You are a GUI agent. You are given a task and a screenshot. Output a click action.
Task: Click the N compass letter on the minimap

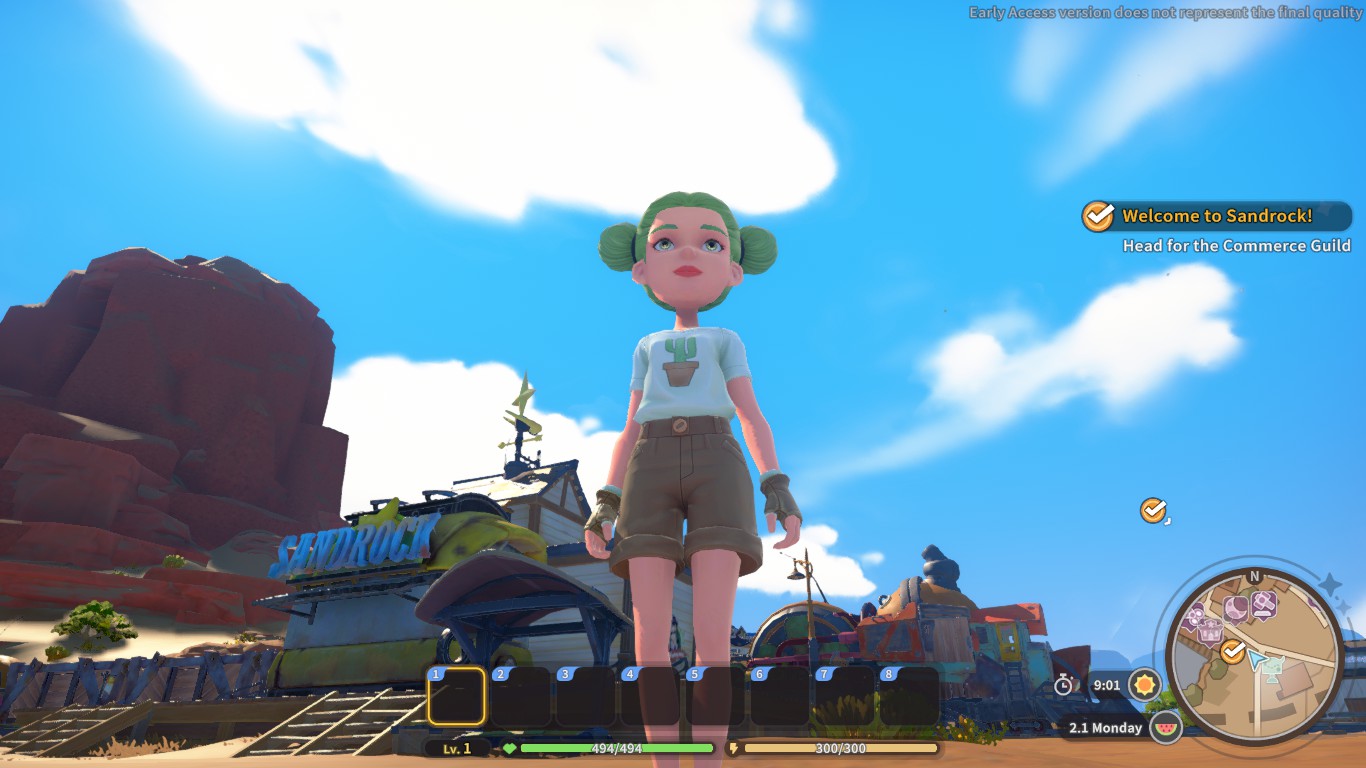coord(1254,575)
